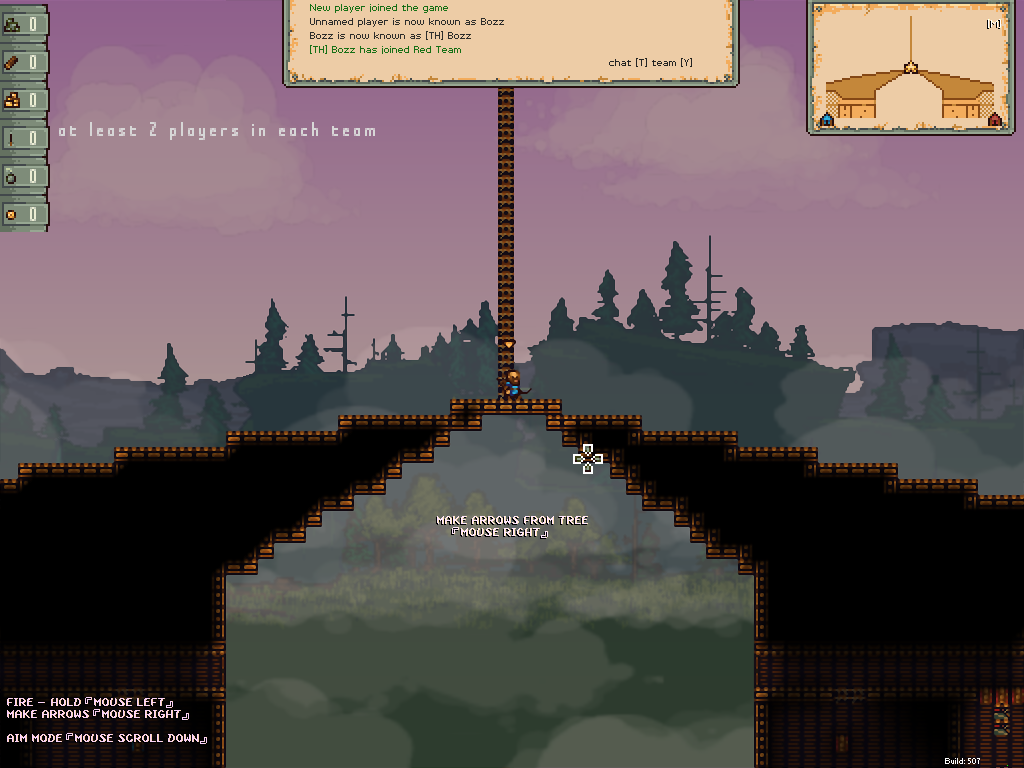Select the stone resource slot

23,24
